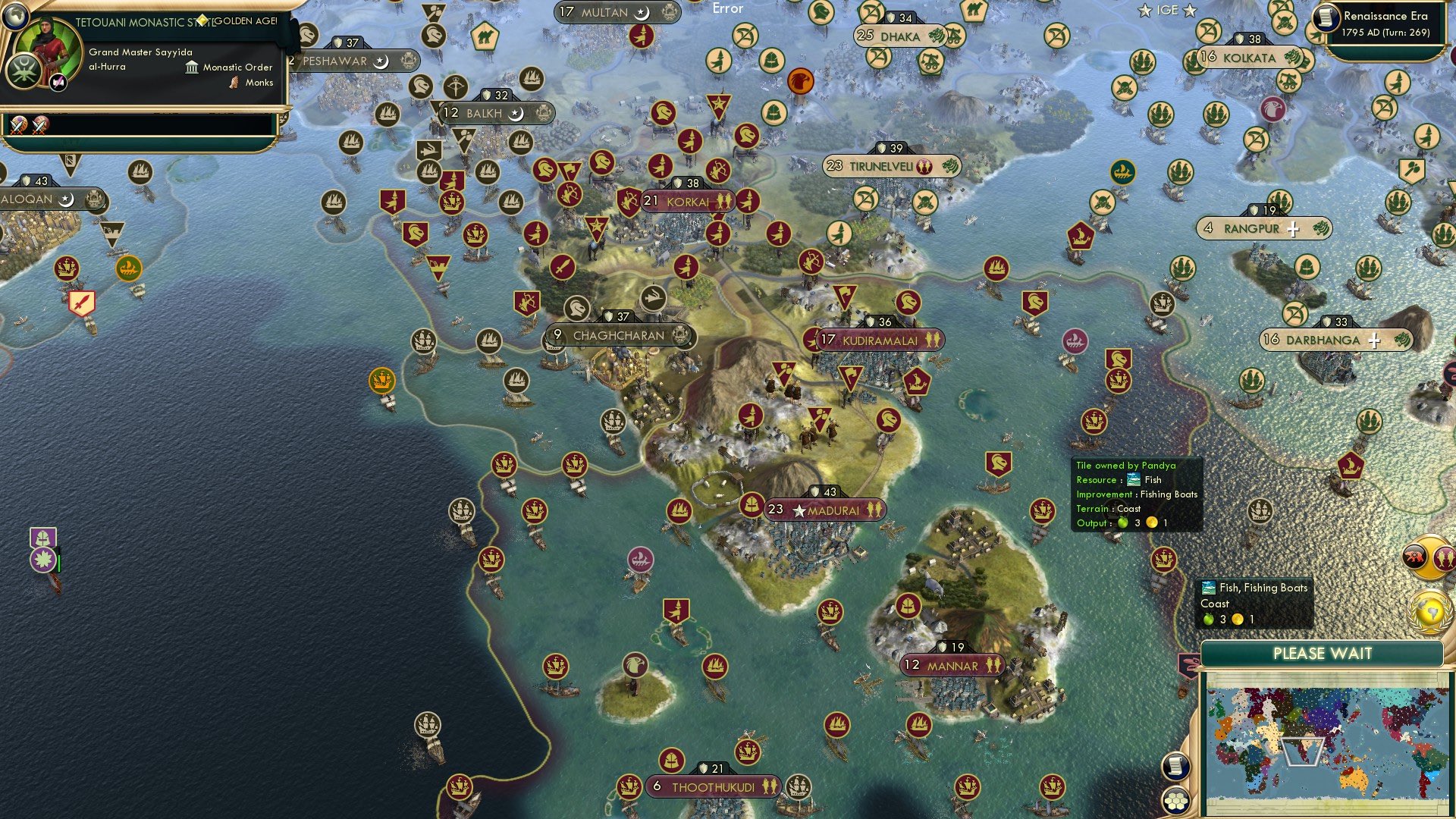Select the Madurai capital city banner

coord(825,510)
